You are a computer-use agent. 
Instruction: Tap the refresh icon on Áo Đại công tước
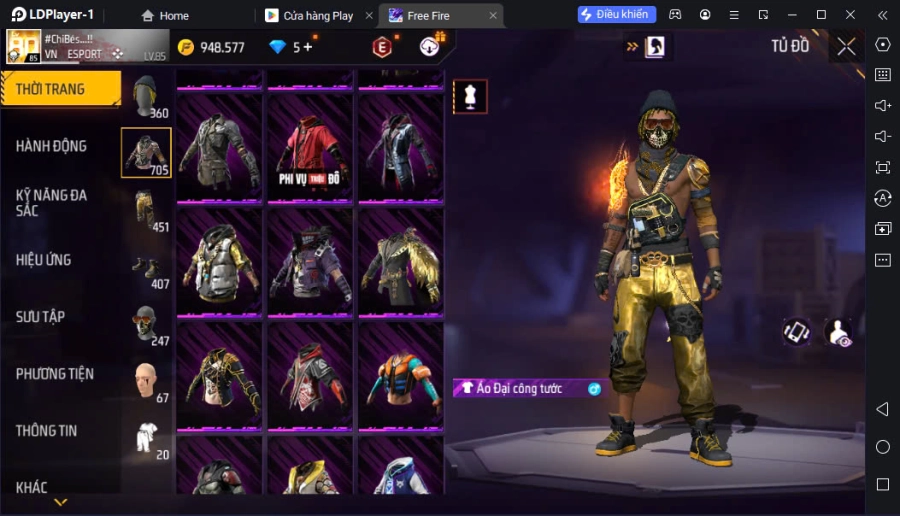594,389
